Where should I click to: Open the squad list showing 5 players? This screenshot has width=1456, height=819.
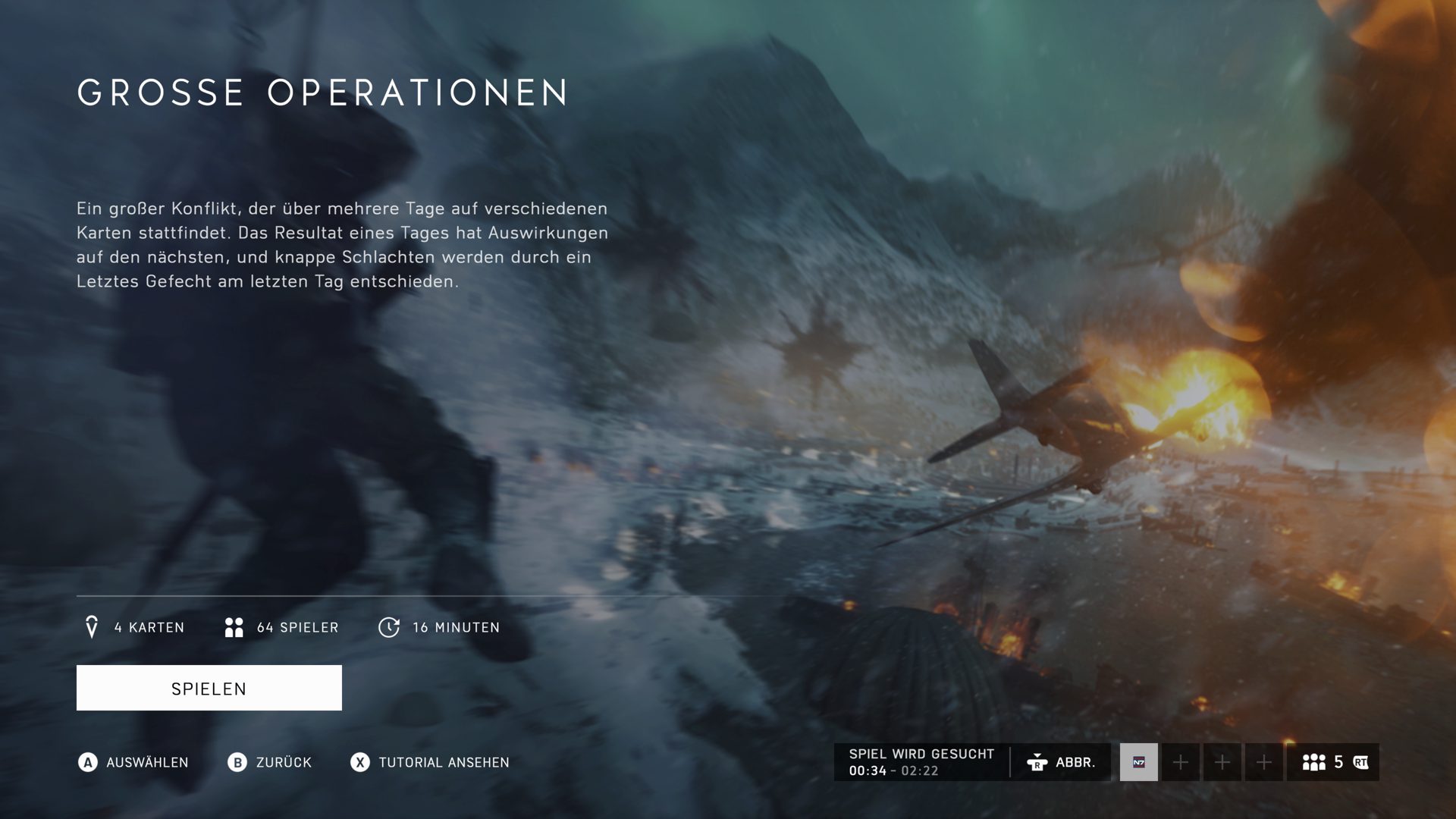(x=1333, y=762)
